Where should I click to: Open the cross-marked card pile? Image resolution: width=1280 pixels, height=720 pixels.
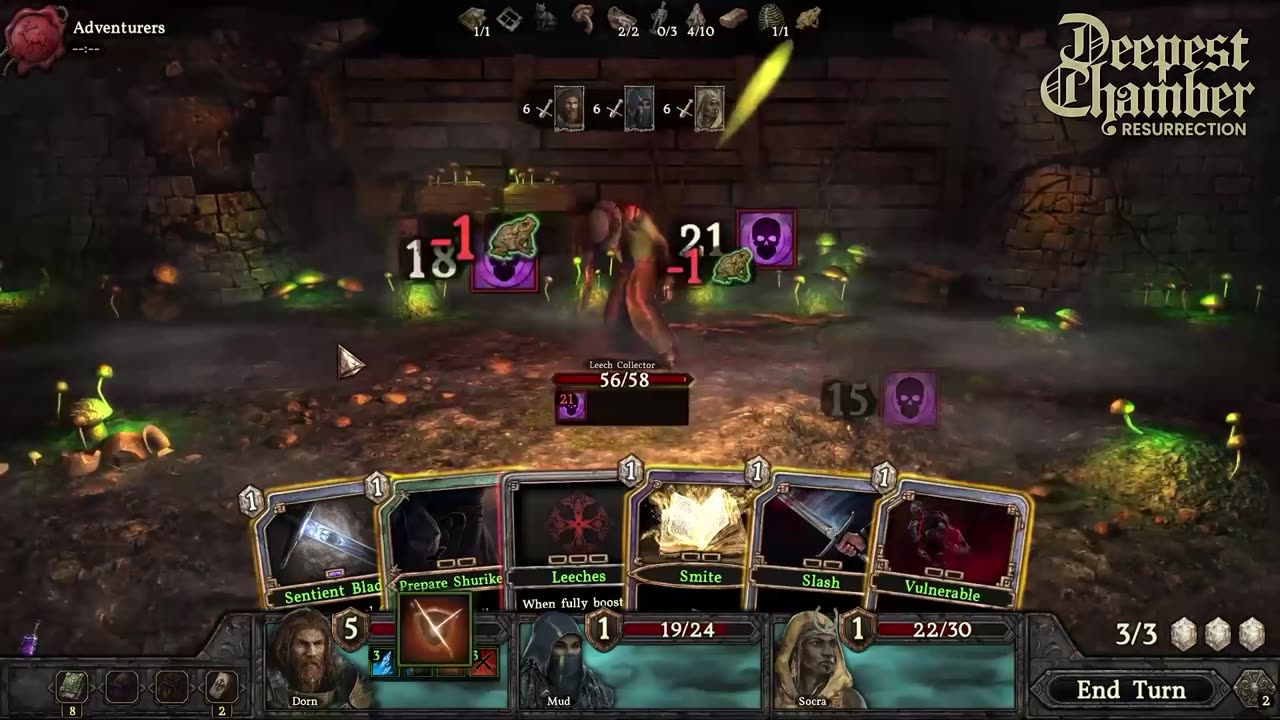click(x=220, y=687)
